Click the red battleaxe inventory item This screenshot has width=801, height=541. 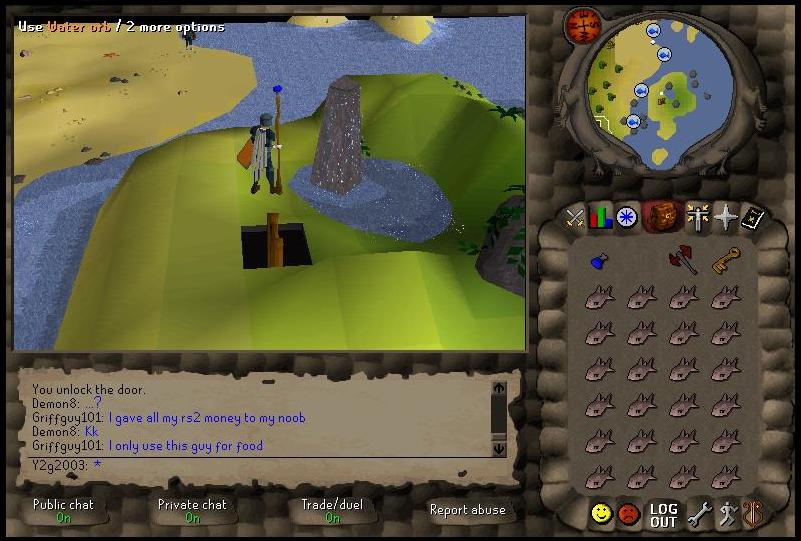point(682,260)
